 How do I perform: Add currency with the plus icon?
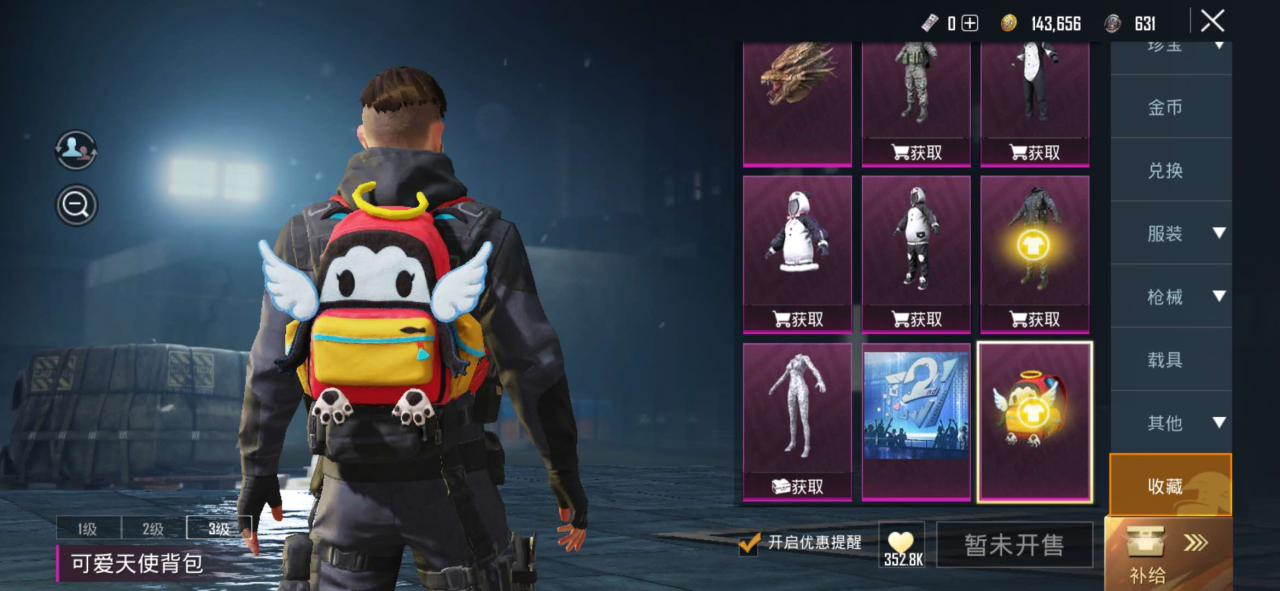[x=969, y=23]
